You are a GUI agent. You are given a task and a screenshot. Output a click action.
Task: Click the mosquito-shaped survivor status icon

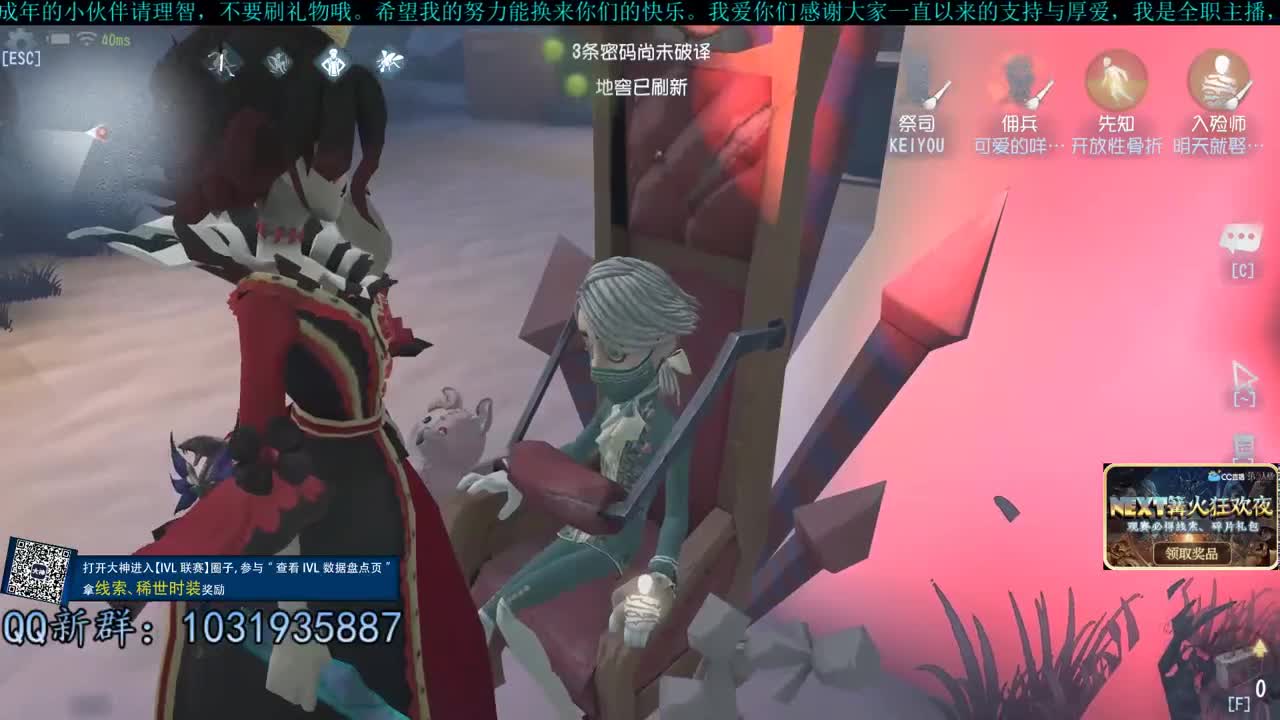click(x=390, y=62)
